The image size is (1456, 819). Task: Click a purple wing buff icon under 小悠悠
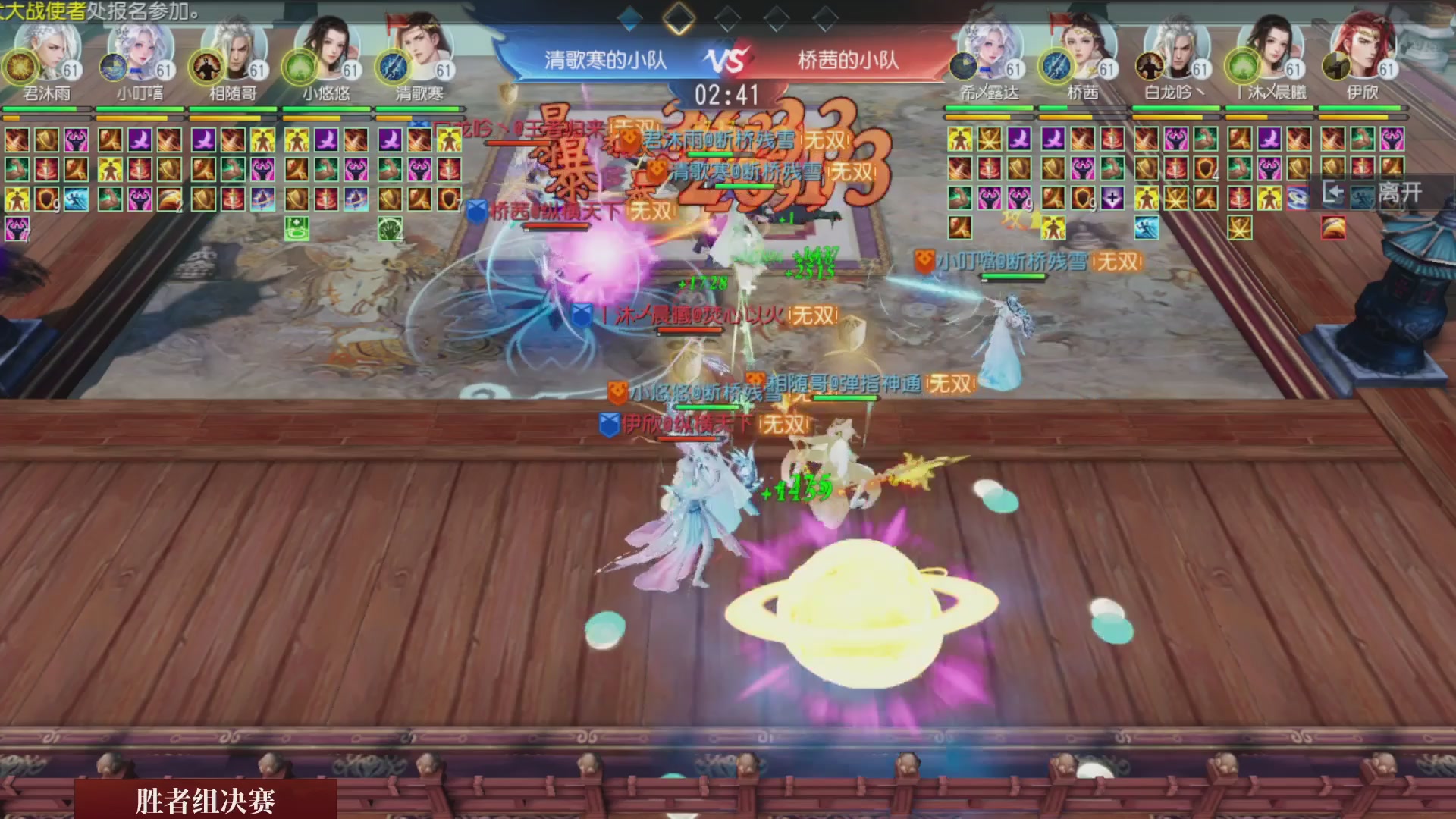326,141
